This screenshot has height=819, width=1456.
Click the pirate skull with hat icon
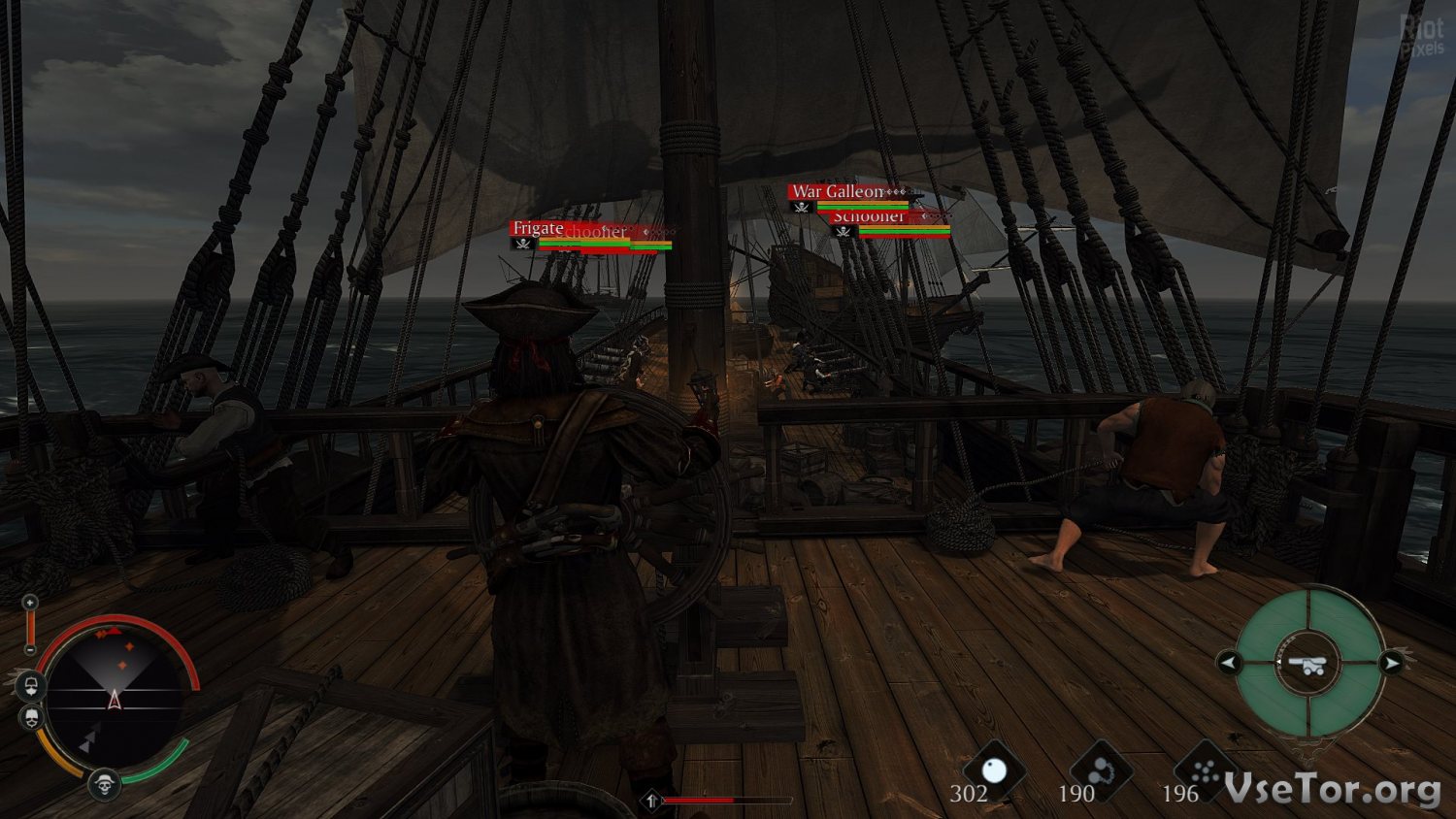pyautogui.click(x=104, y=783)
